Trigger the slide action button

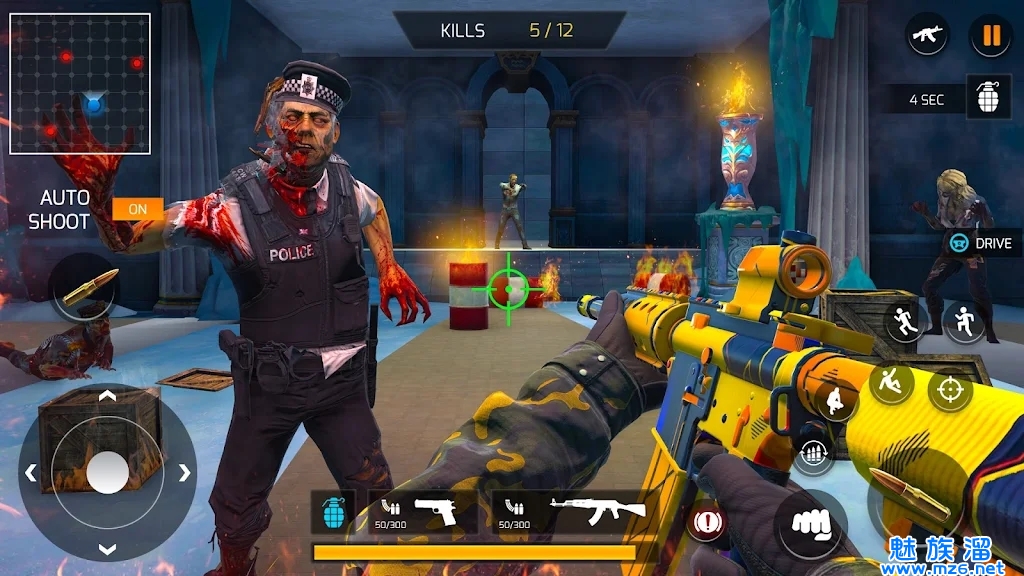tap(890, 381)
